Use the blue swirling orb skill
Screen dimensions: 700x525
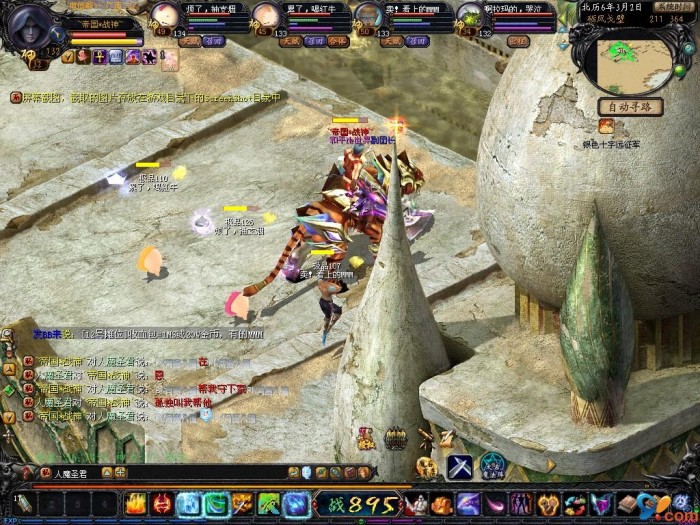189,504
